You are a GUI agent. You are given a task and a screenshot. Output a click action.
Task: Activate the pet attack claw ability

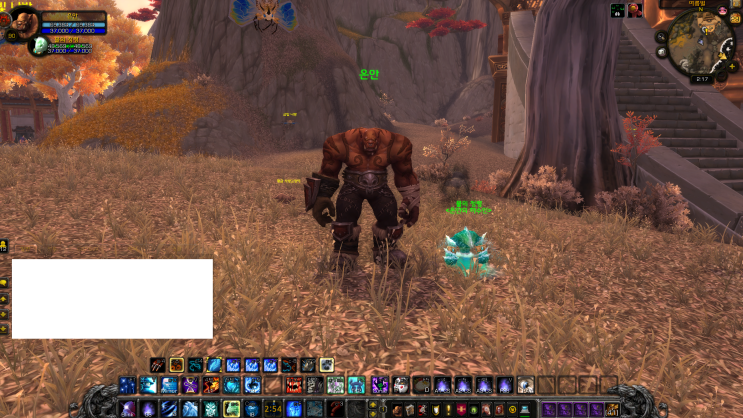157,365
